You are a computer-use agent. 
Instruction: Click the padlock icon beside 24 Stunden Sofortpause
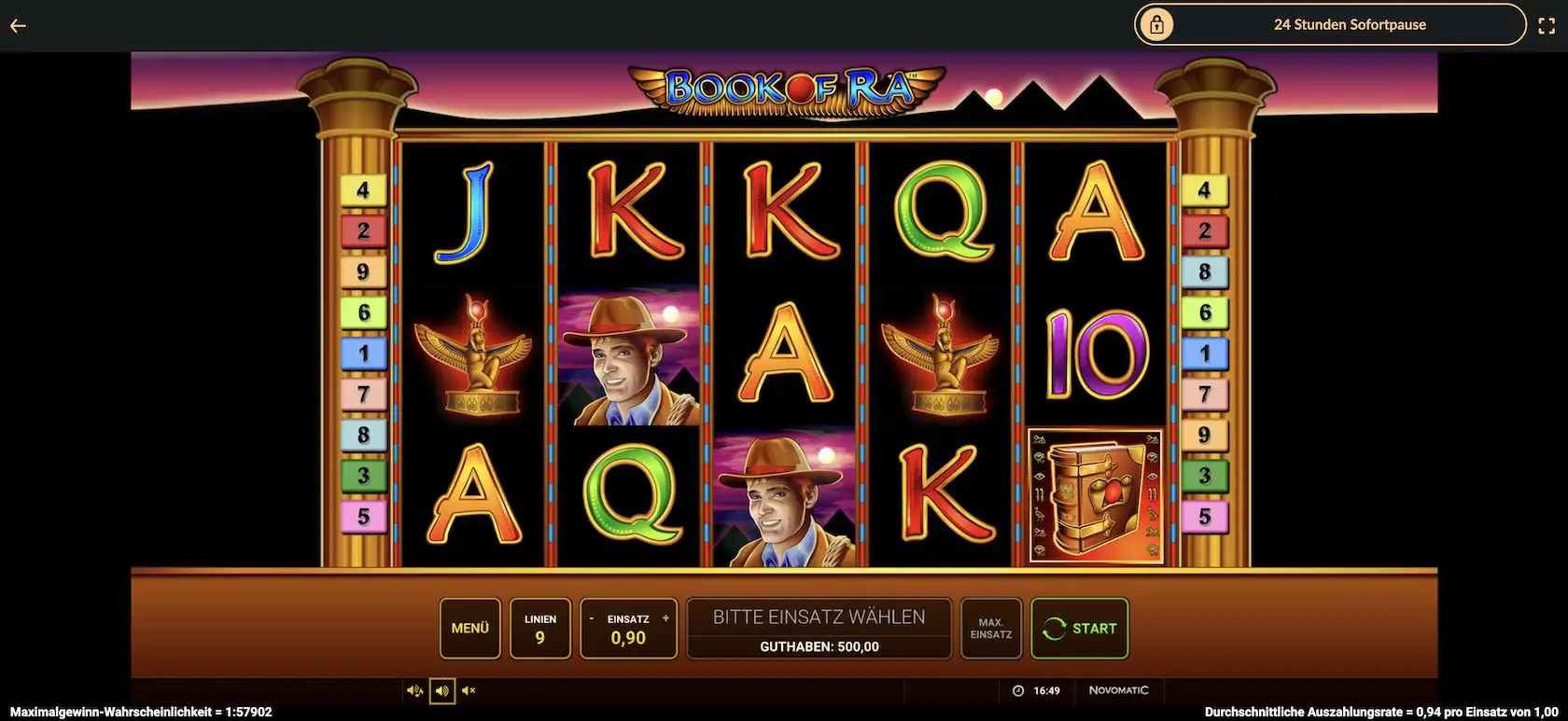pos(1157,24)
